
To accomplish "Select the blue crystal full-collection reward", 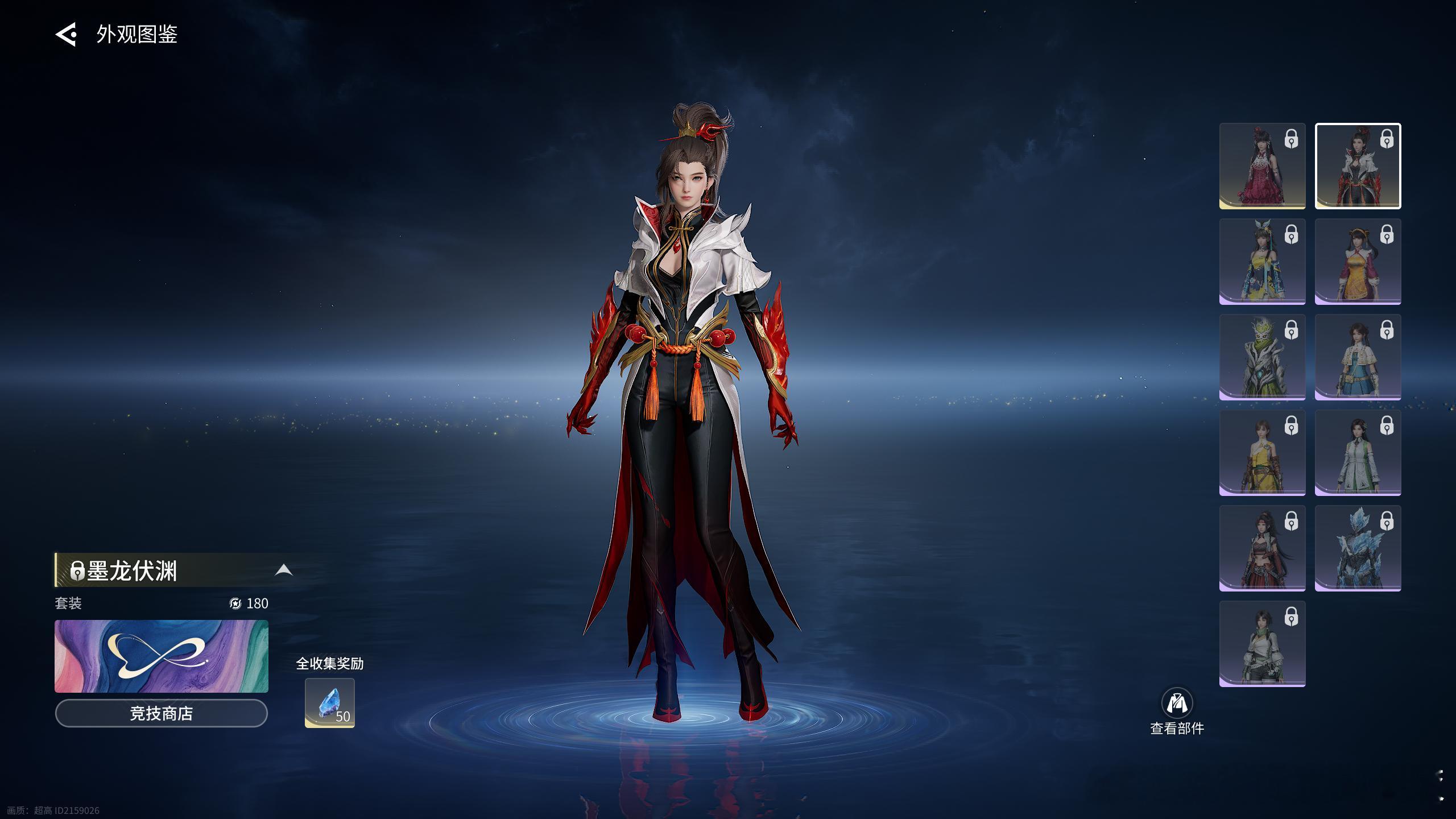I will (330, 703).
